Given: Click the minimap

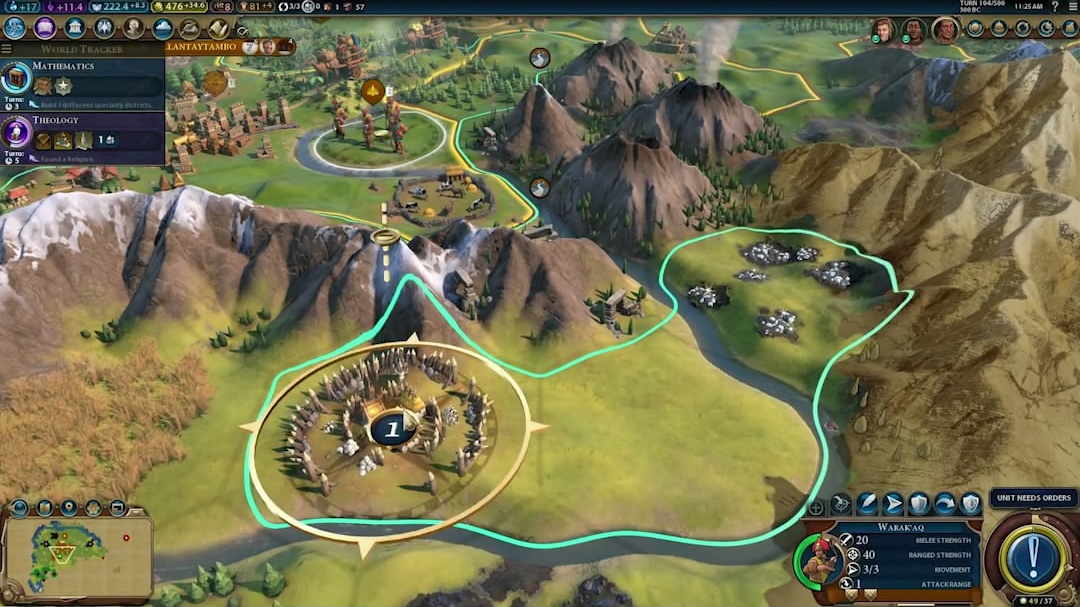Looking at the screenshot, I should coord(78,552).
